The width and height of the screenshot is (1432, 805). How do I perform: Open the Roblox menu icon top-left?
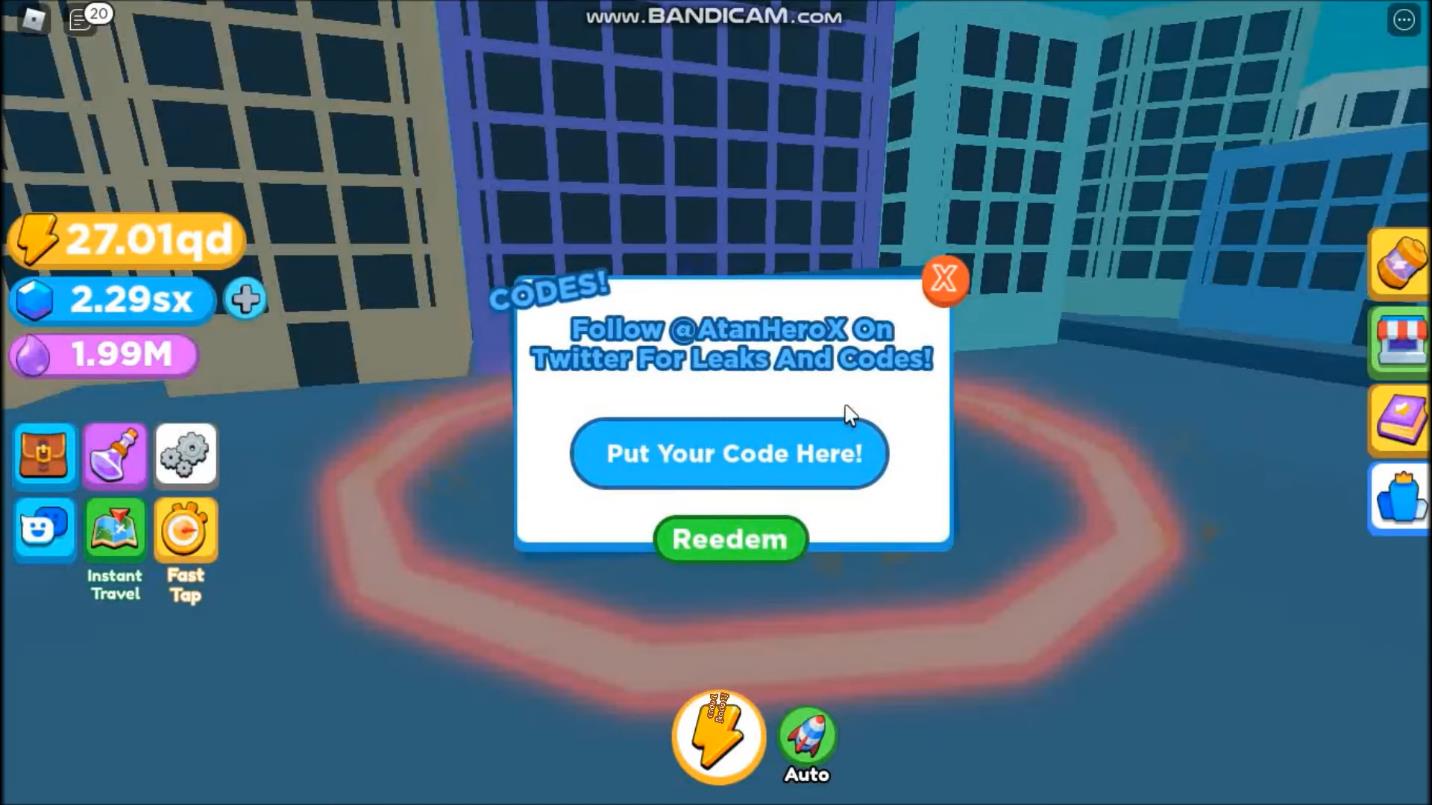pos(31,17)
